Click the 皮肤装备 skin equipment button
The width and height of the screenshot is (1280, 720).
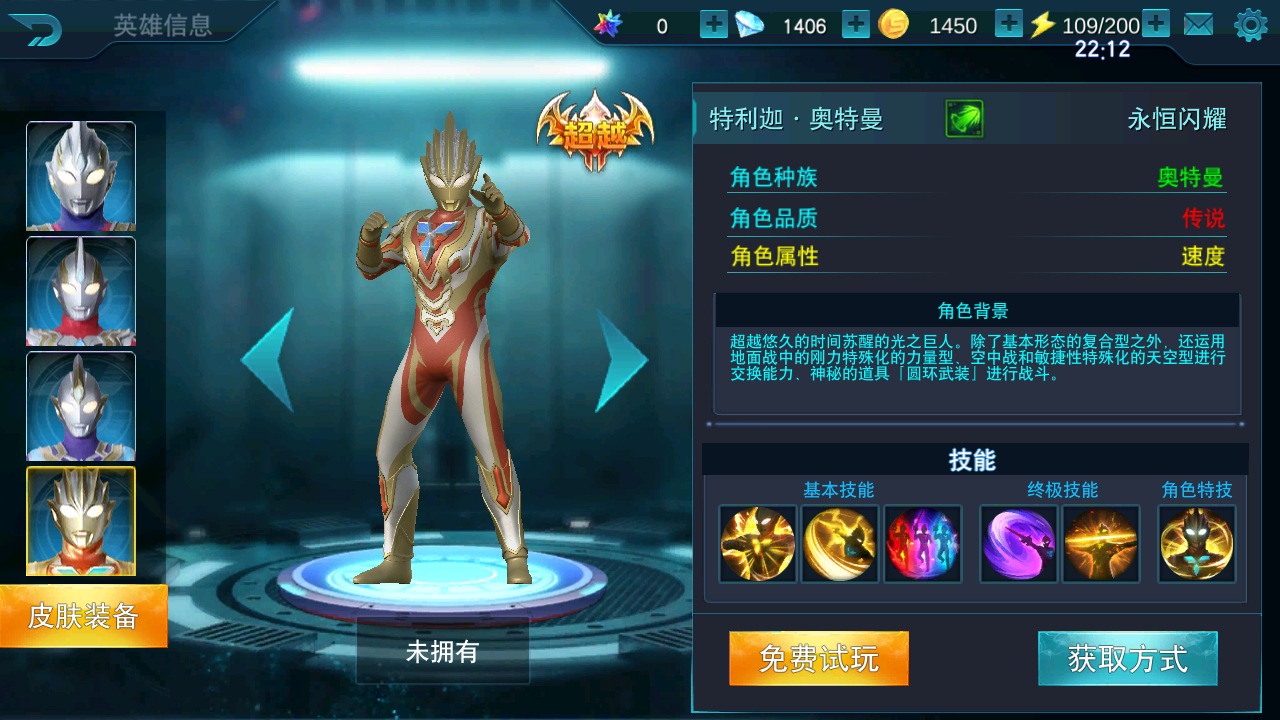83,616
